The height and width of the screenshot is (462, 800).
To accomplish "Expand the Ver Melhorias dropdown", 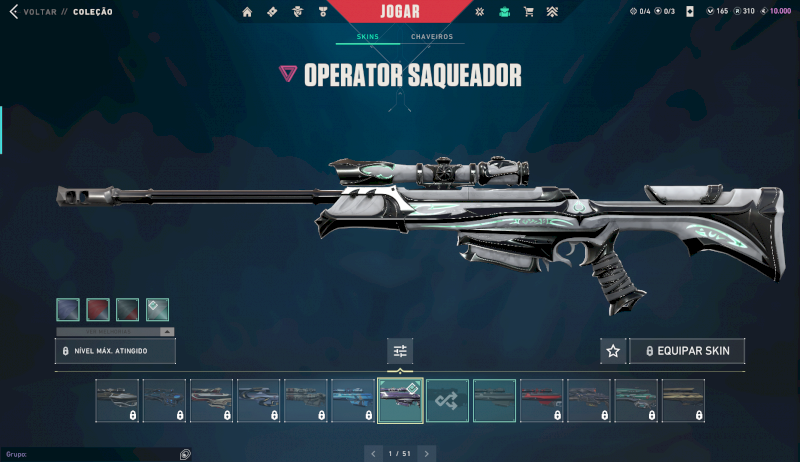I will click(x=115, y=331).
